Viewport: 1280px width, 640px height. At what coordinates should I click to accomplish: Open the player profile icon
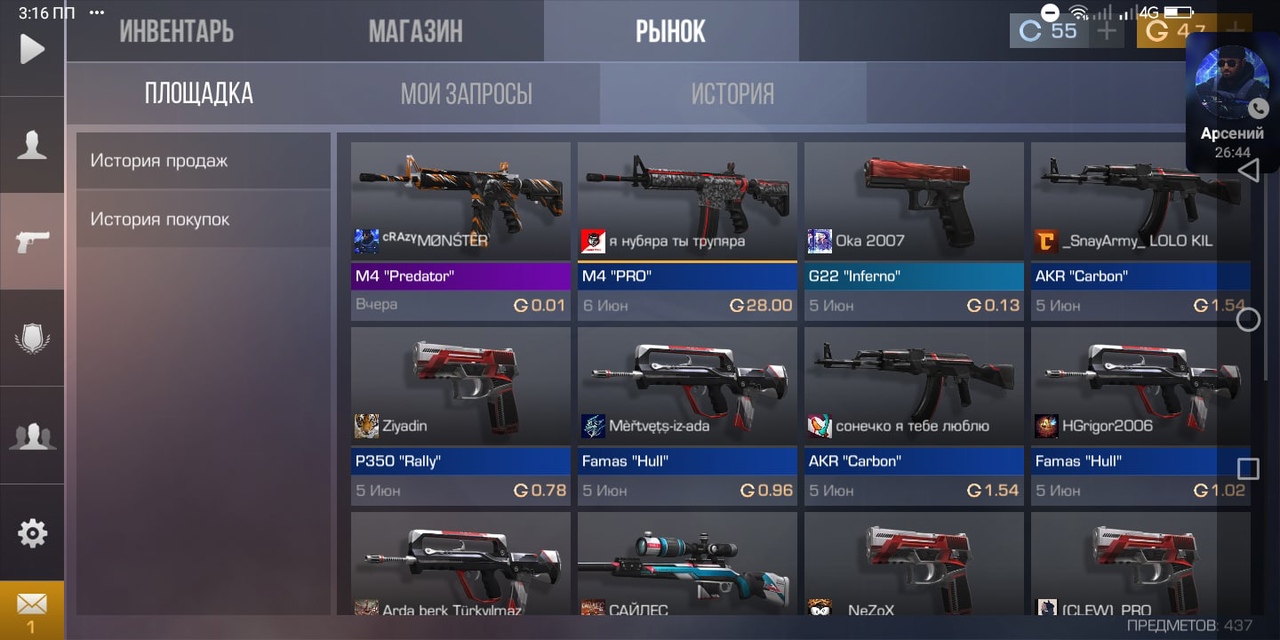tap(32, 146)
